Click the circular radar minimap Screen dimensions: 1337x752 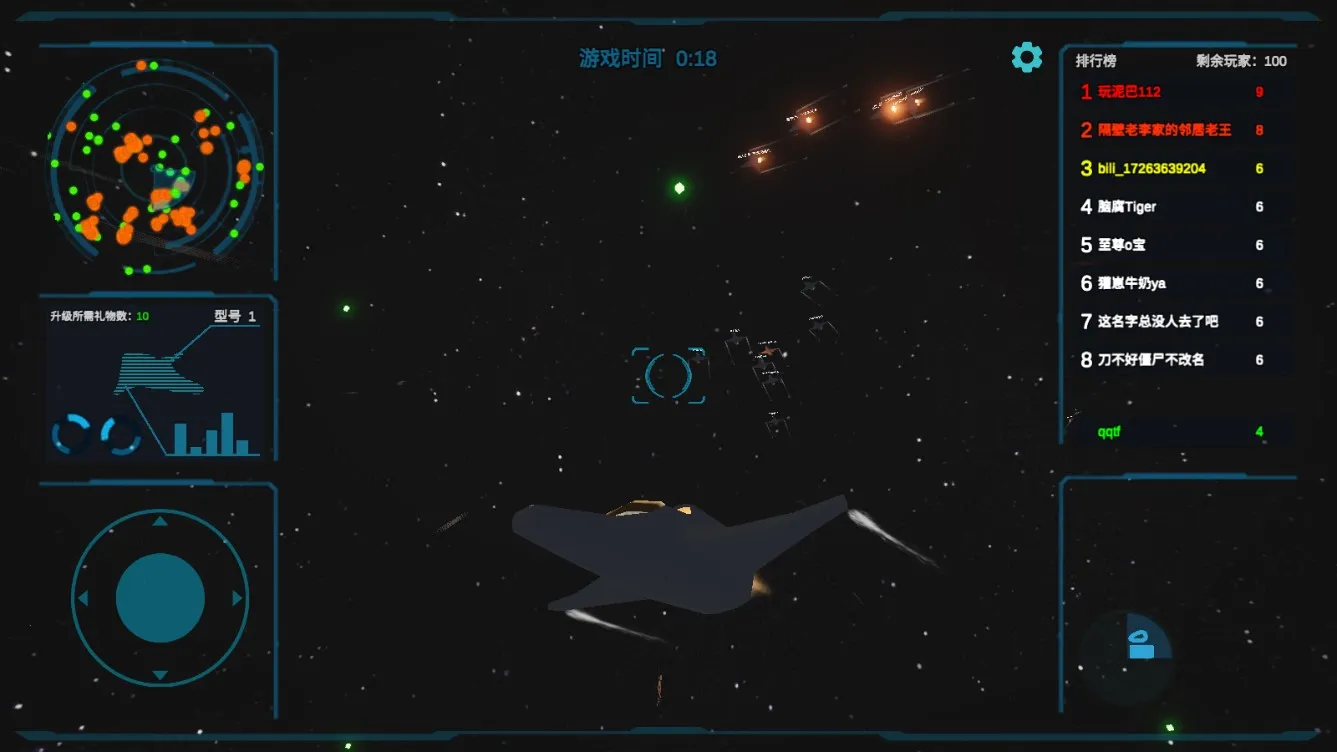[155, 166]
